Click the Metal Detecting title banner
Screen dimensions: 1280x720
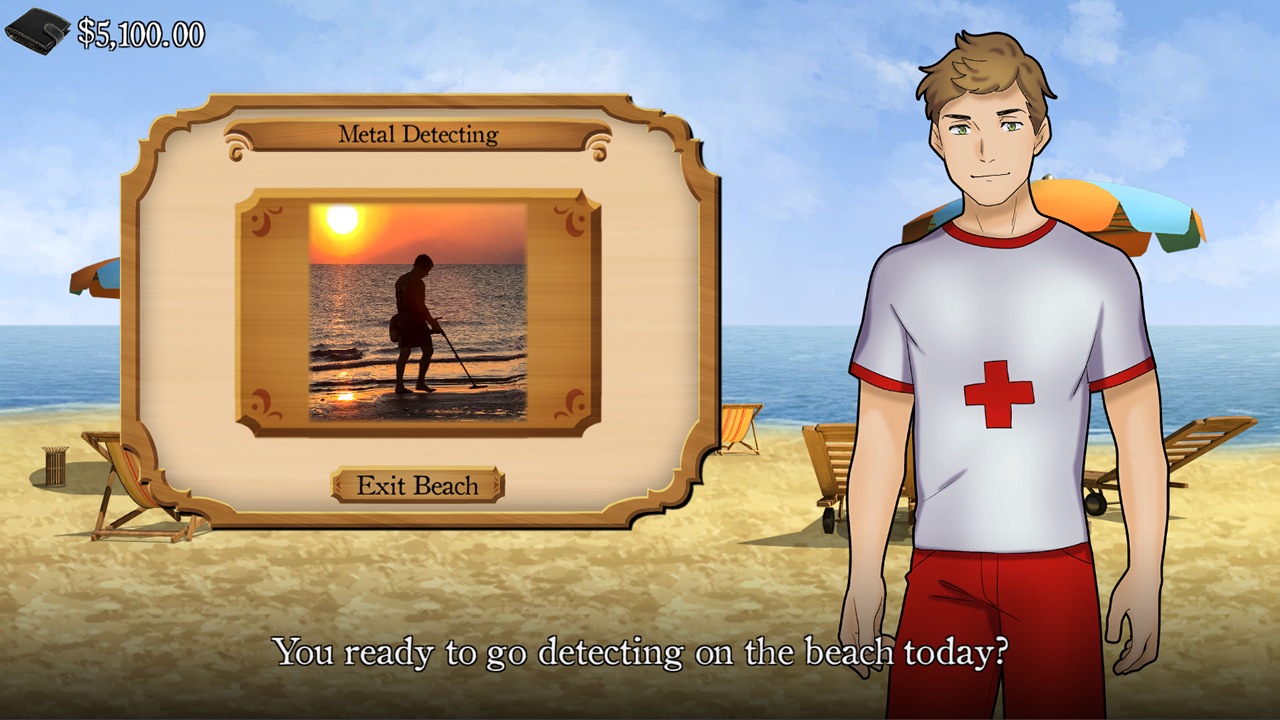click(x=420, y=135)
